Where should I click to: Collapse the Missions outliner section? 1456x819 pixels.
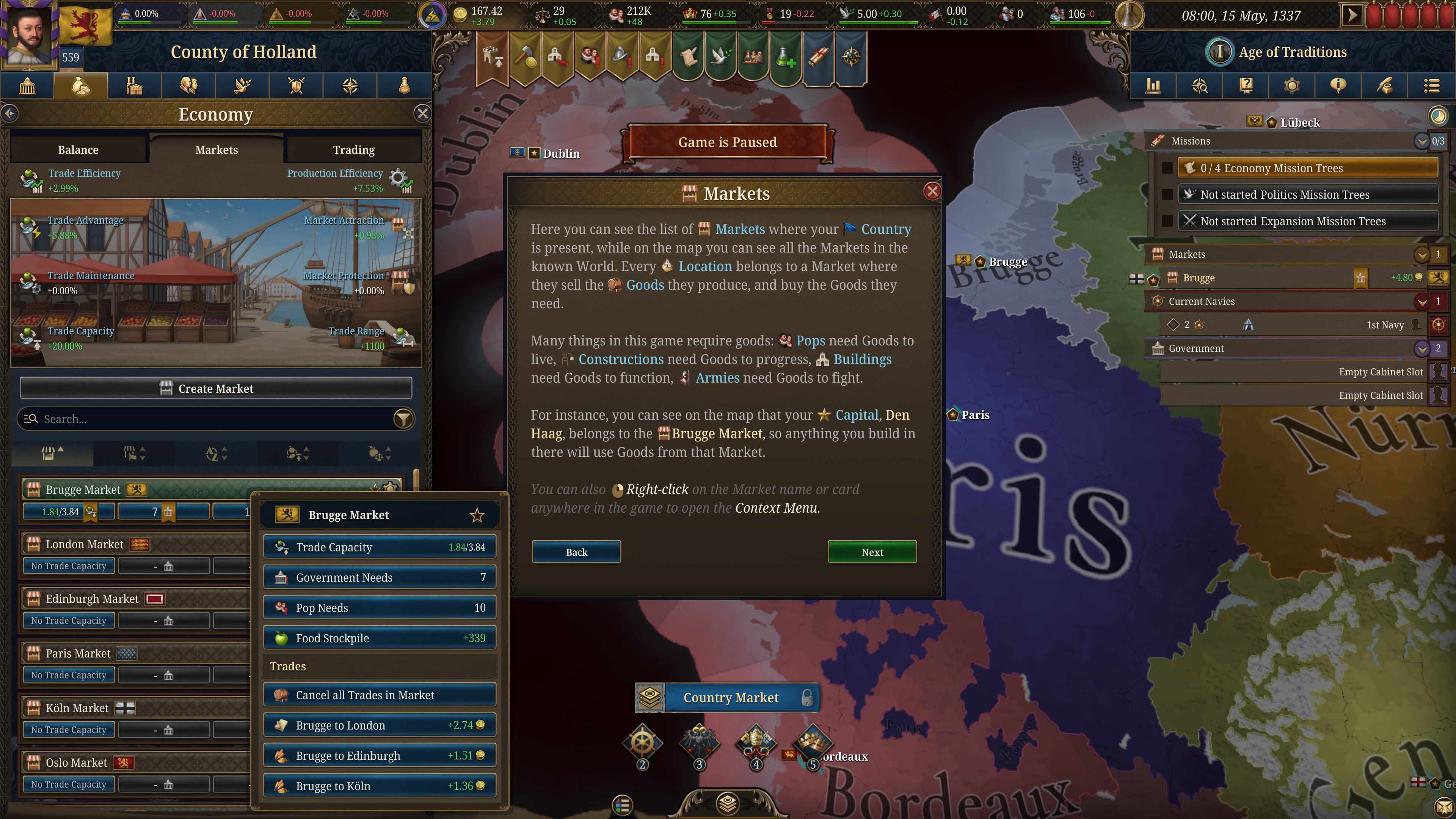click(x=1421, y=141)
